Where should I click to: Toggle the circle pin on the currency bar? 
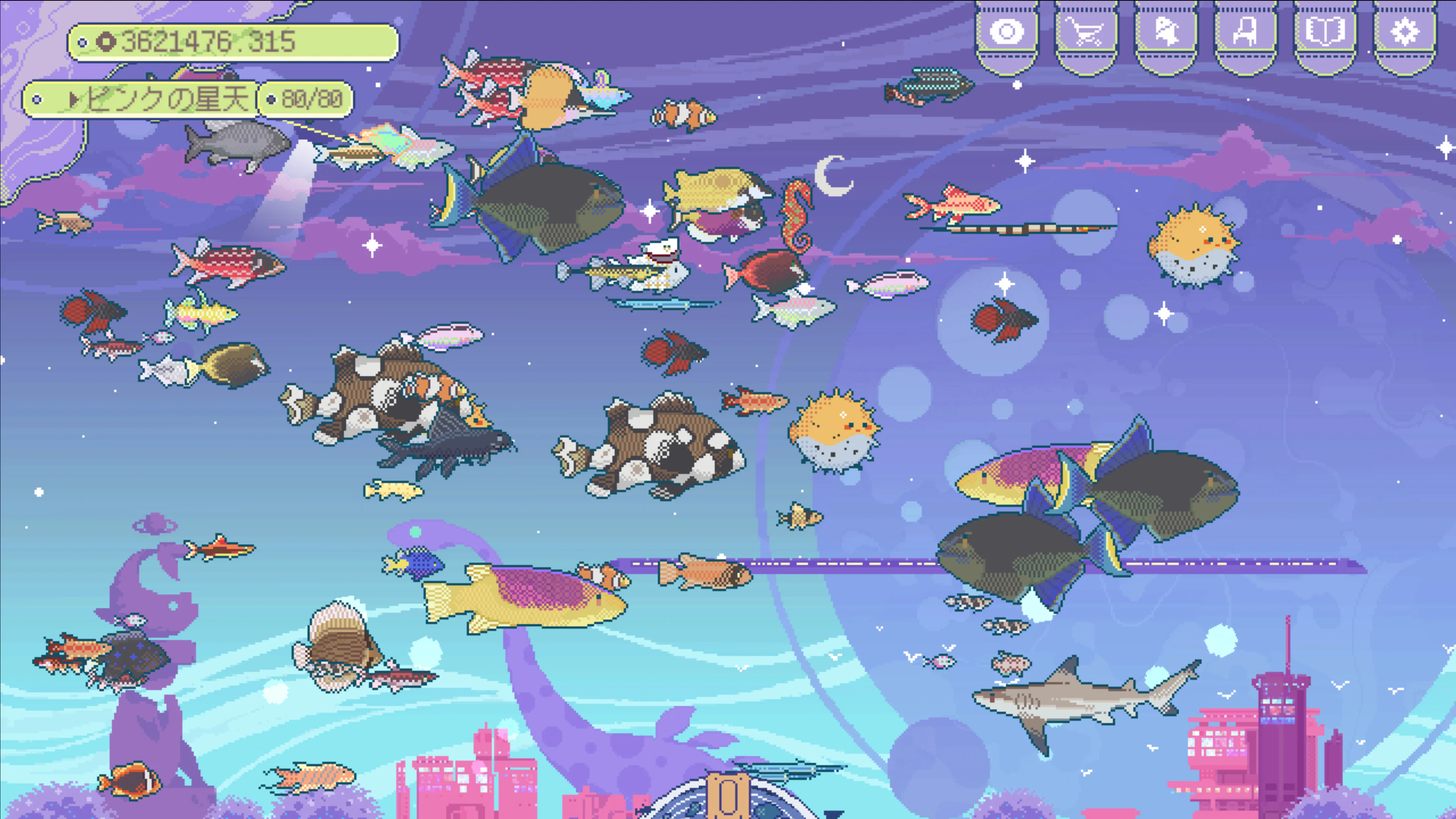pyautogui.click(x=84, y=41)
